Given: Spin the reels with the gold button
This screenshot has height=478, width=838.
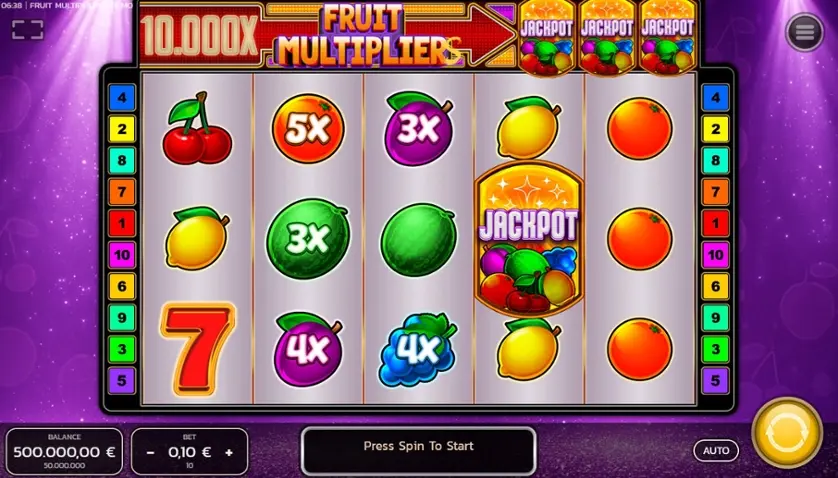Looking at the screenshot, I should [787, 435].
